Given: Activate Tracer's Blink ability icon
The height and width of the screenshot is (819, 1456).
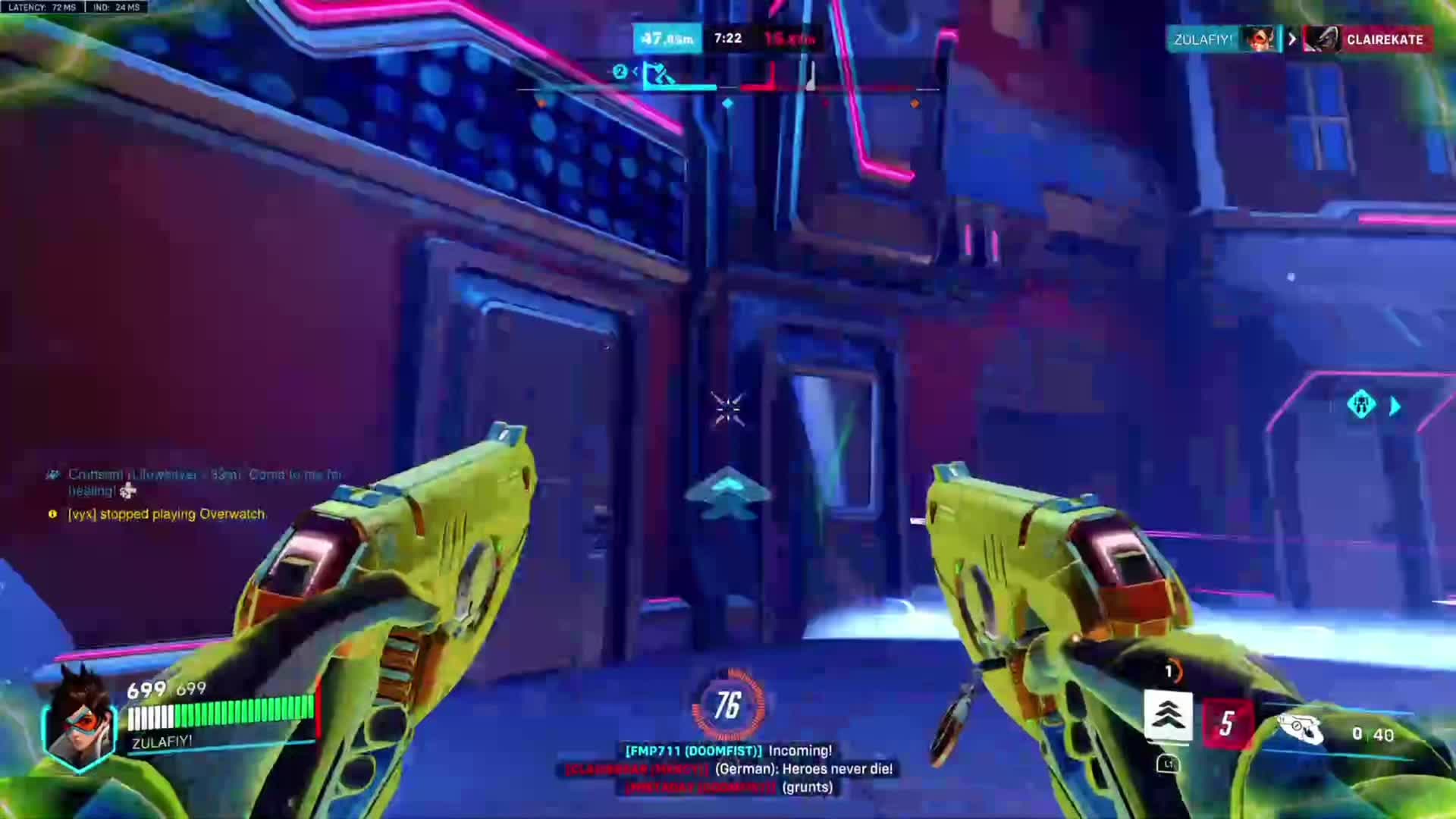Looking at the screenshot, I should (x=1168, y=715).
